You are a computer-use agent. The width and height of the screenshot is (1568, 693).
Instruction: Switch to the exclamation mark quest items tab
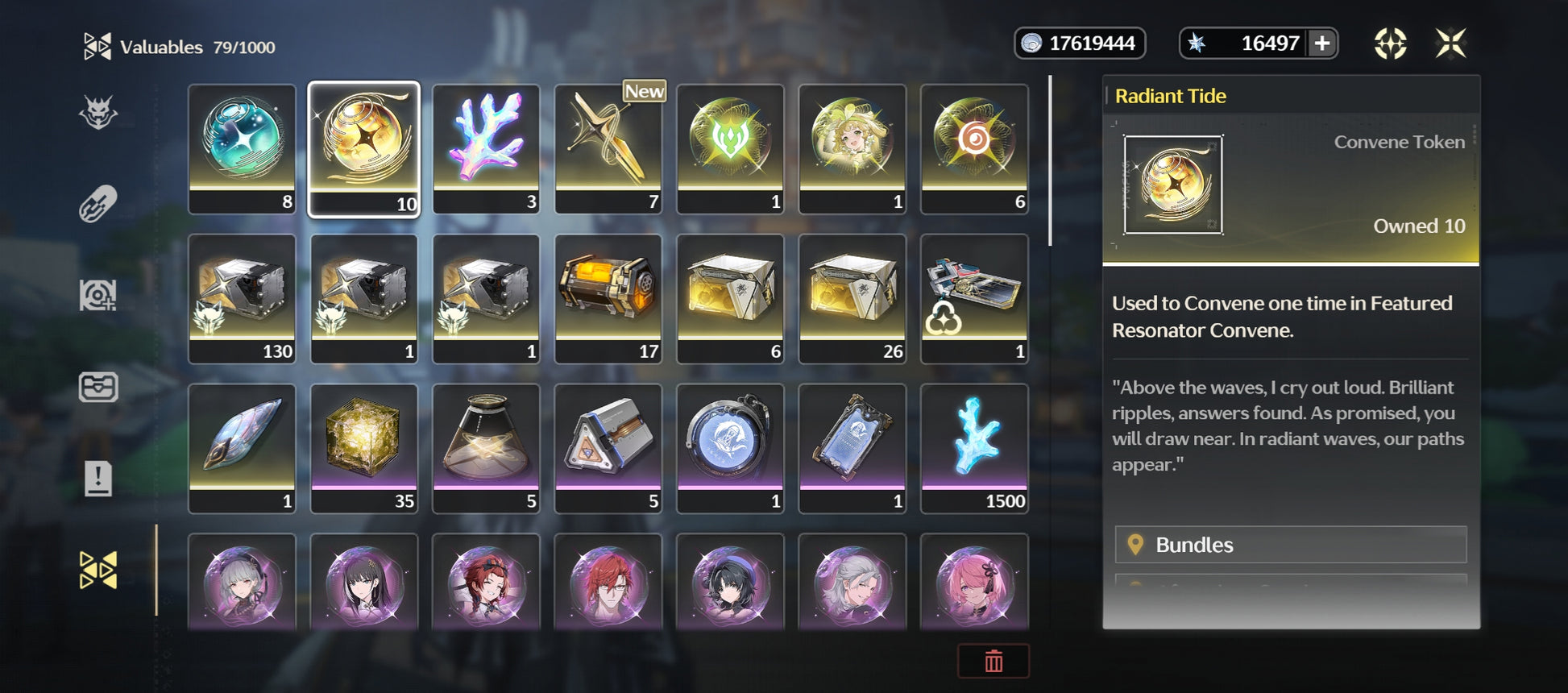click(x=98, y=479)
